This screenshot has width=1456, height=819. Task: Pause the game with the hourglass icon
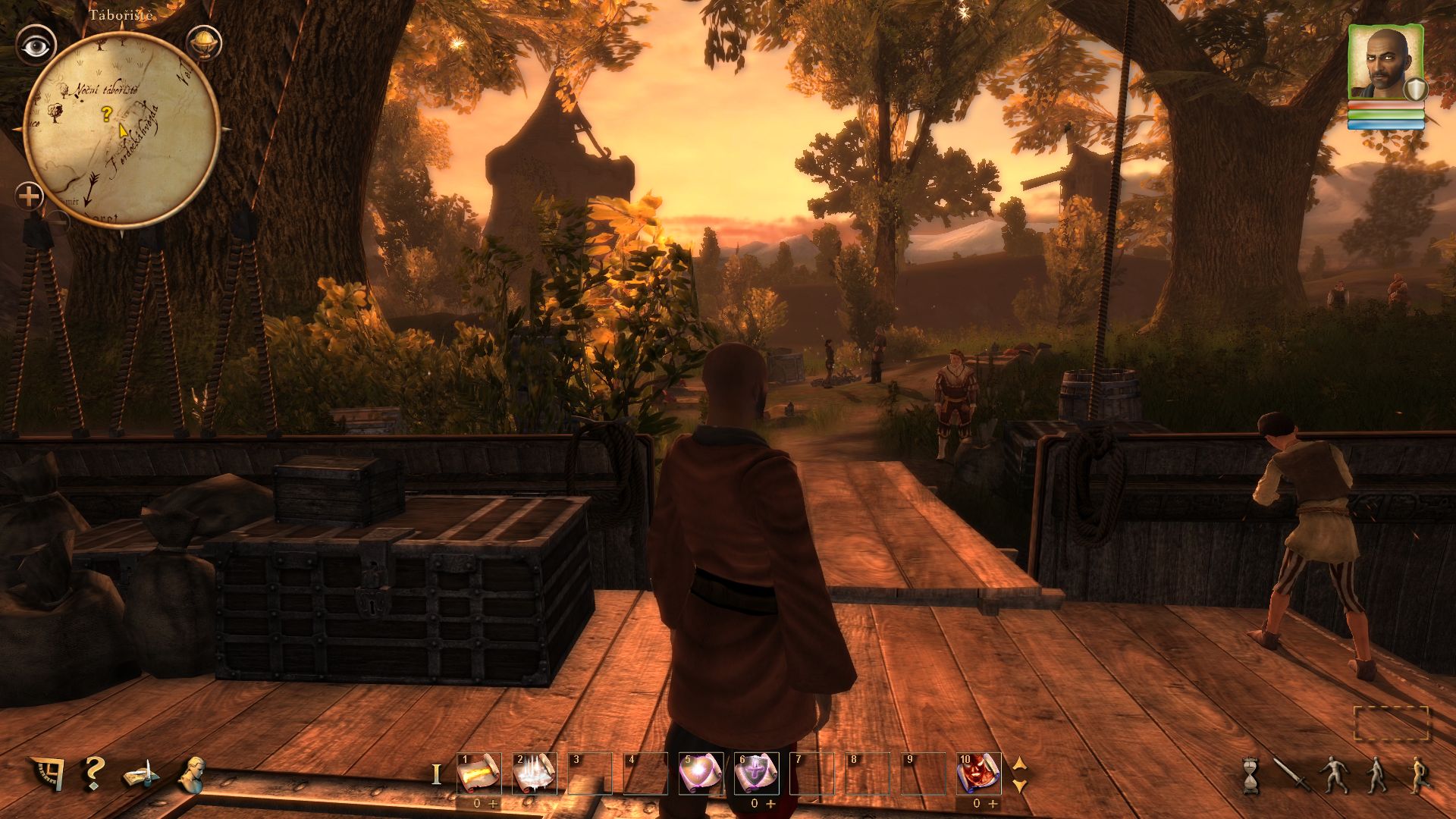point(1250,775)
